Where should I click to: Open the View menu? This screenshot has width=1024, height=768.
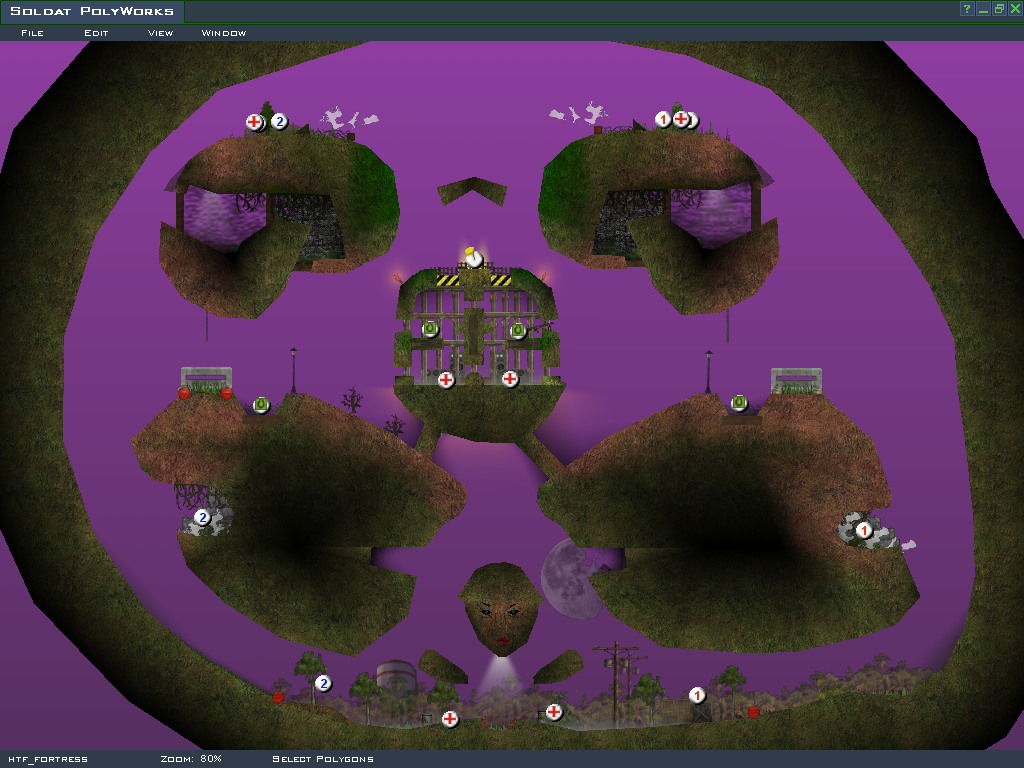(160, 33)
